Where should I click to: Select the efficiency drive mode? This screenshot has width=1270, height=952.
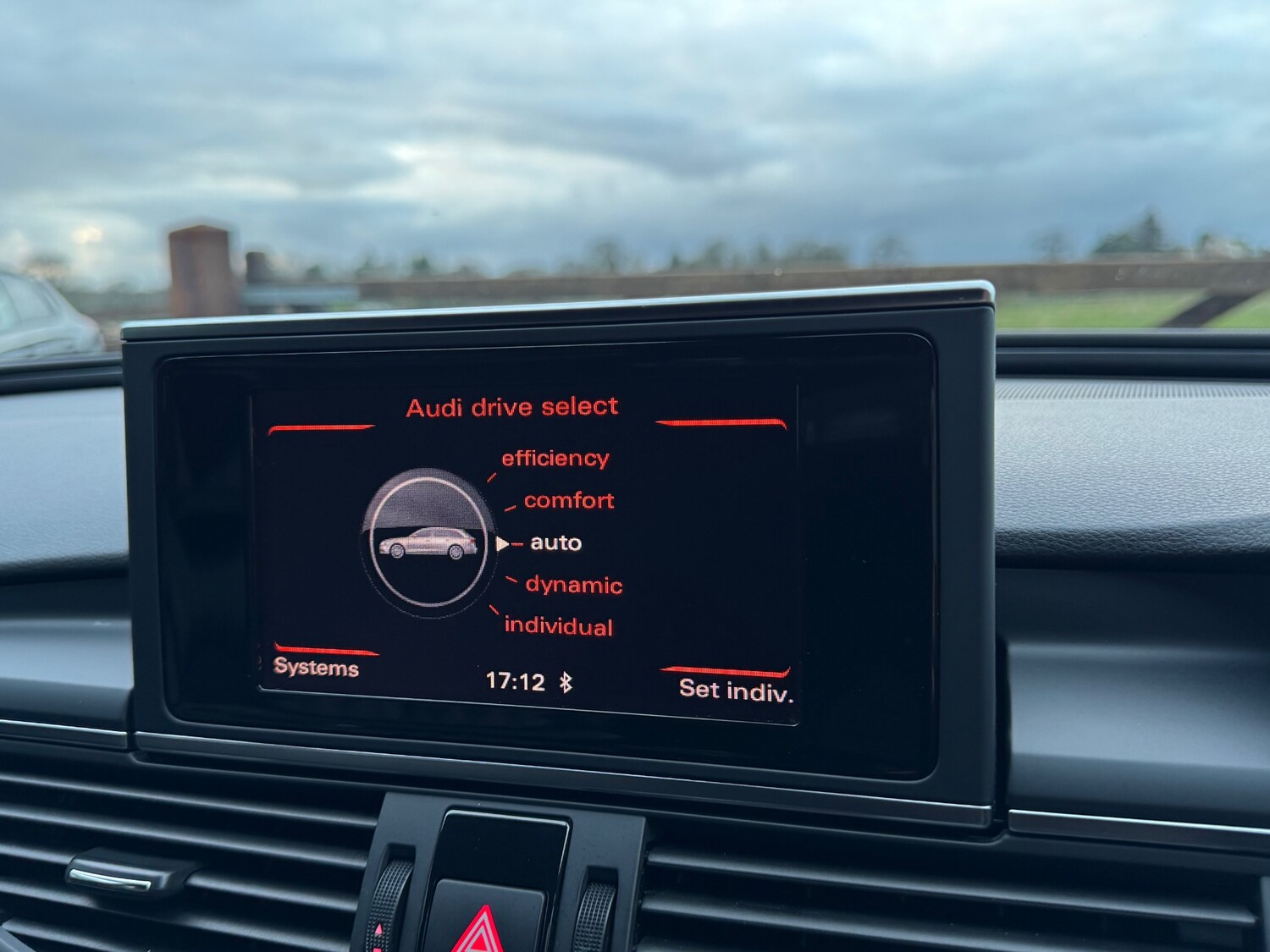tap(555, 459)
